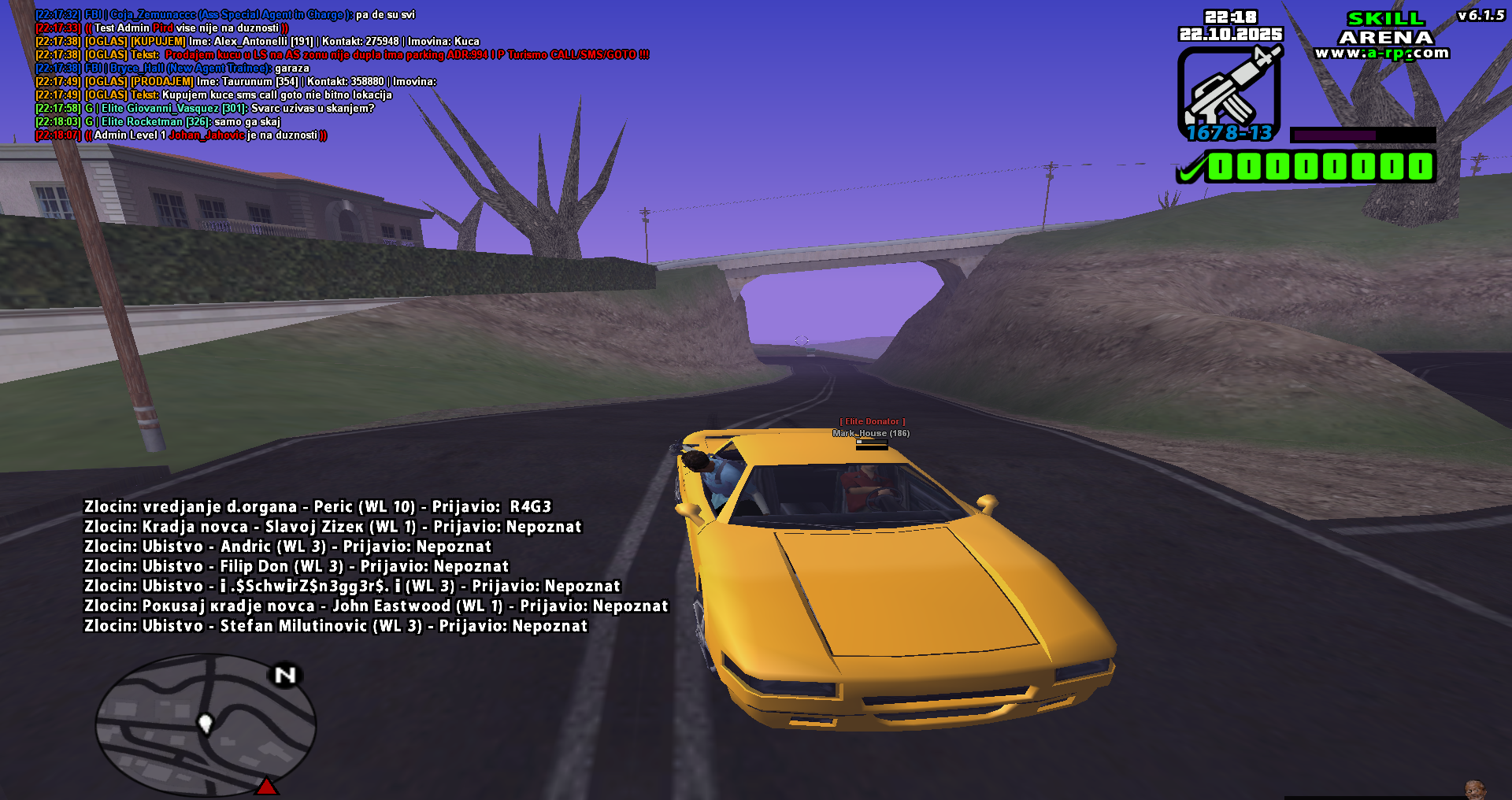This screenshot has width=1512, height=800.
Task: Click the v6.1.5 version label
Action: pyautogui.click(x=1481, y=14)
